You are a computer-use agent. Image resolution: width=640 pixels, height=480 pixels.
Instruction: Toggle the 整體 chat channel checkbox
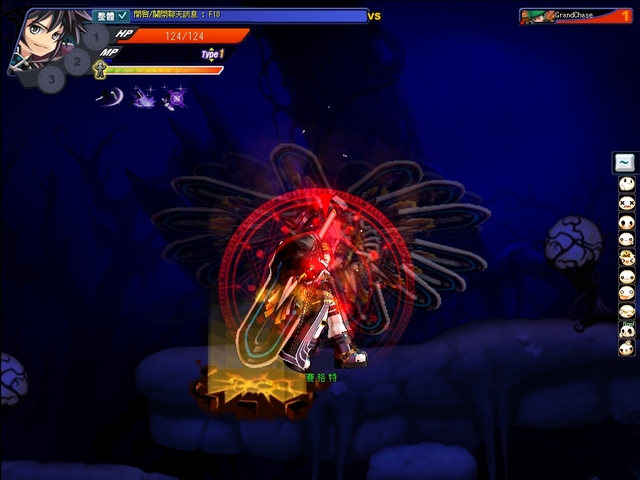122,16
